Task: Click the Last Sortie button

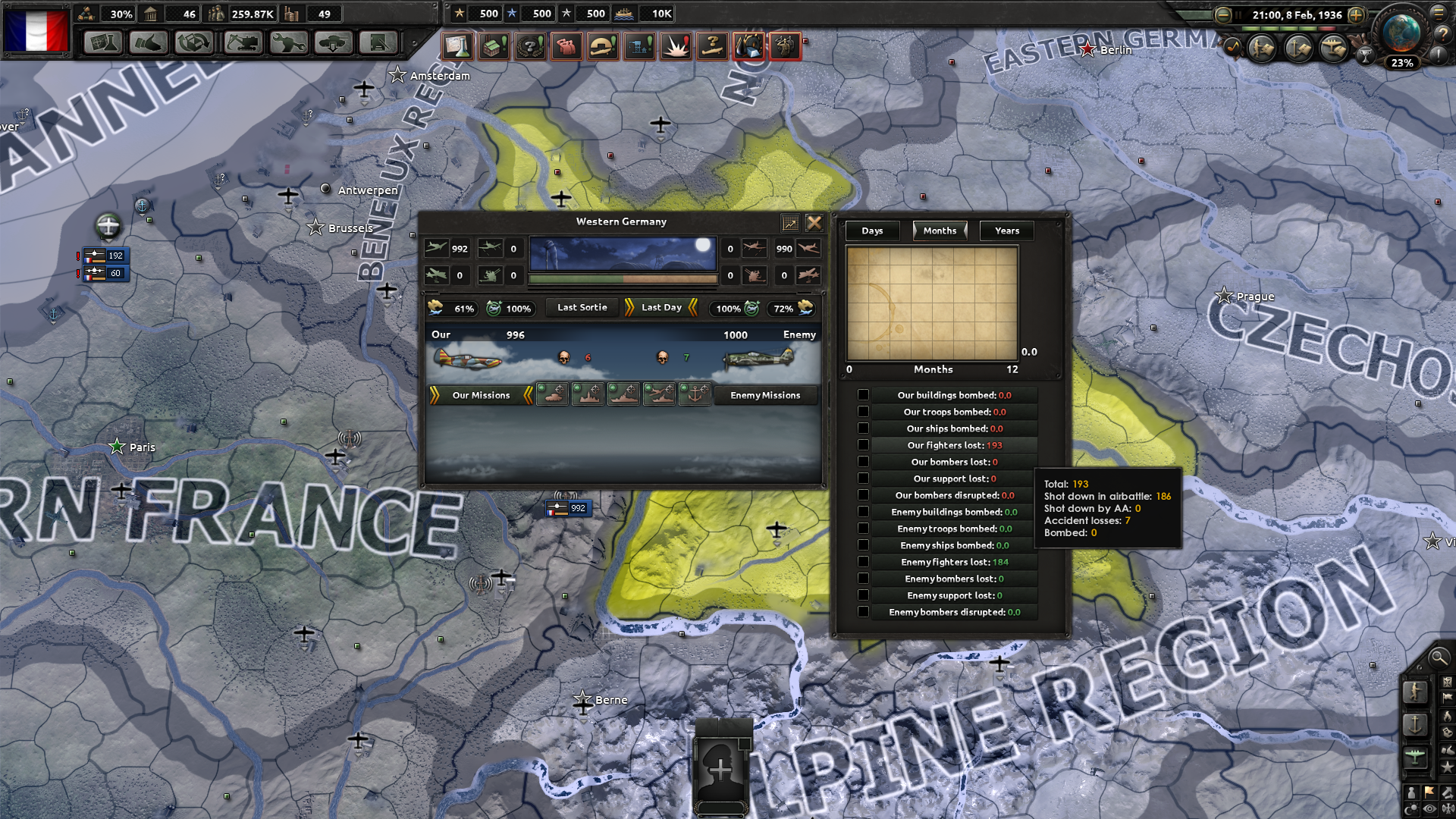Action: click(581, 307)
